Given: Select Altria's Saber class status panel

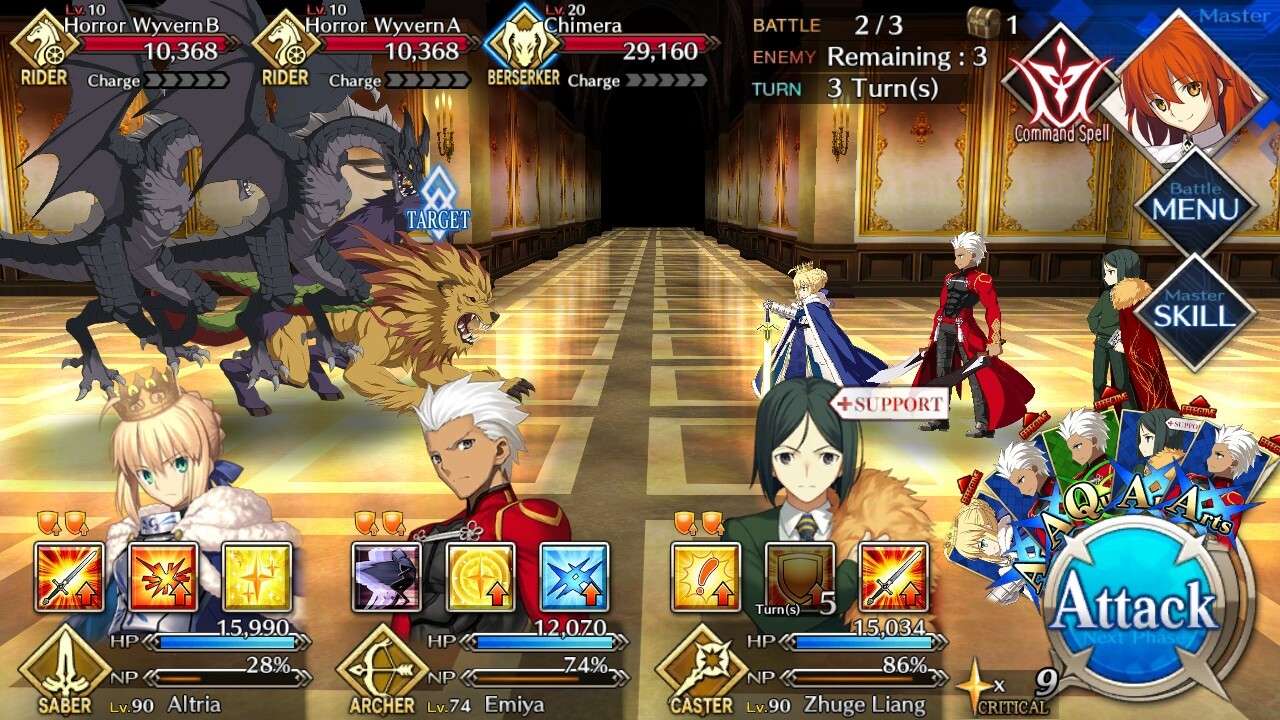Looking at the screenshot, I should point(160,670).
